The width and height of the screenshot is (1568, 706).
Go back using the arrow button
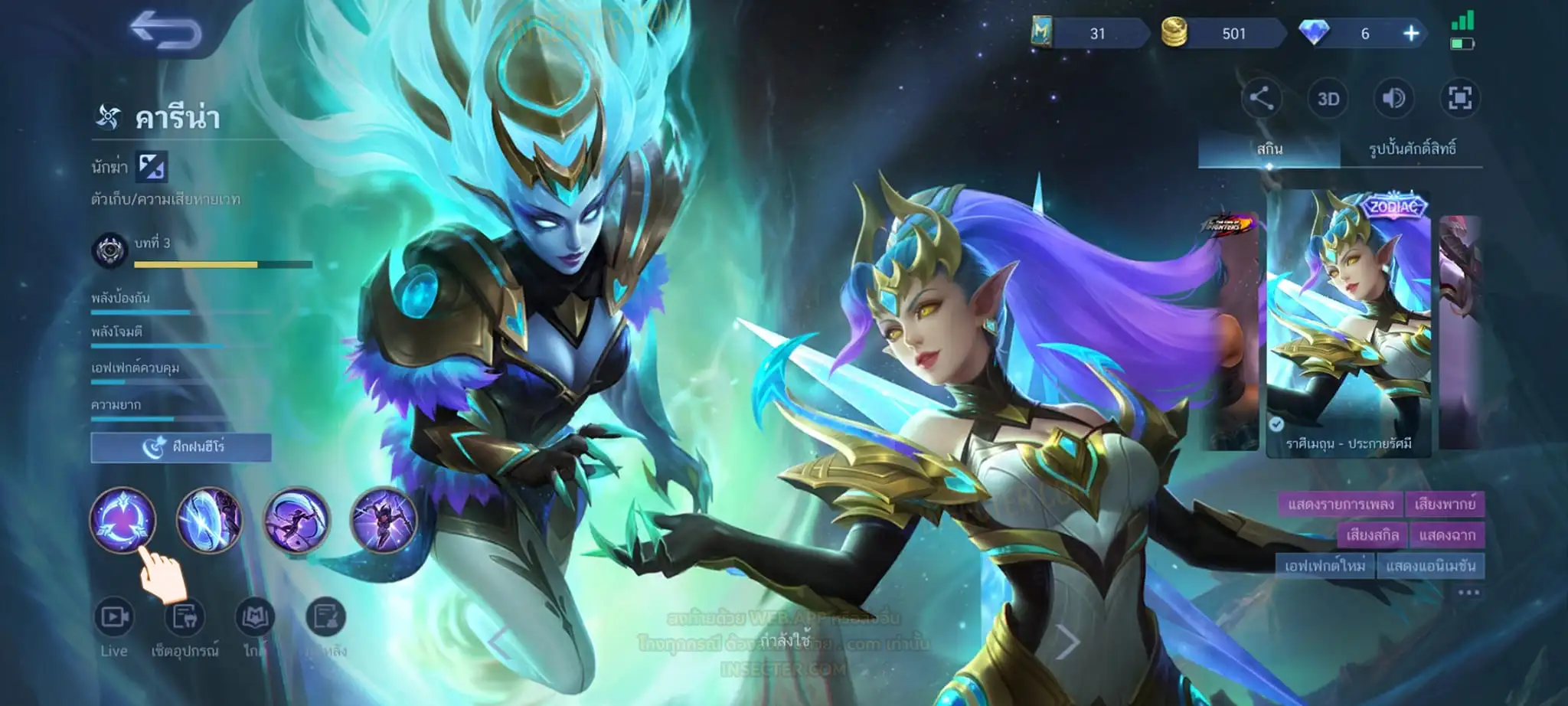coord(165,31)
